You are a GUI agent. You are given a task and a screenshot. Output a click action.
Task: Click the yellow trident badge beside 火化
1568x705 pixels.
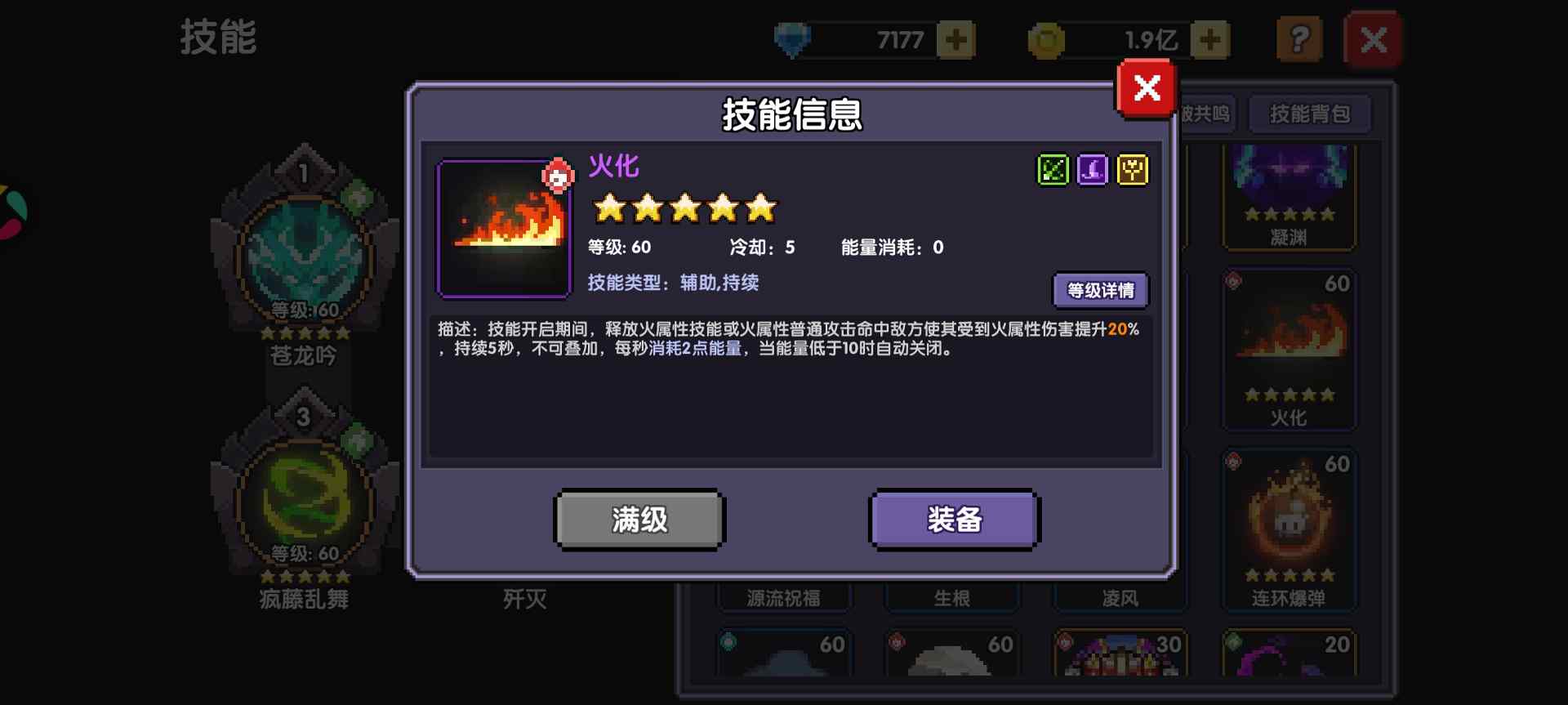1132,170
